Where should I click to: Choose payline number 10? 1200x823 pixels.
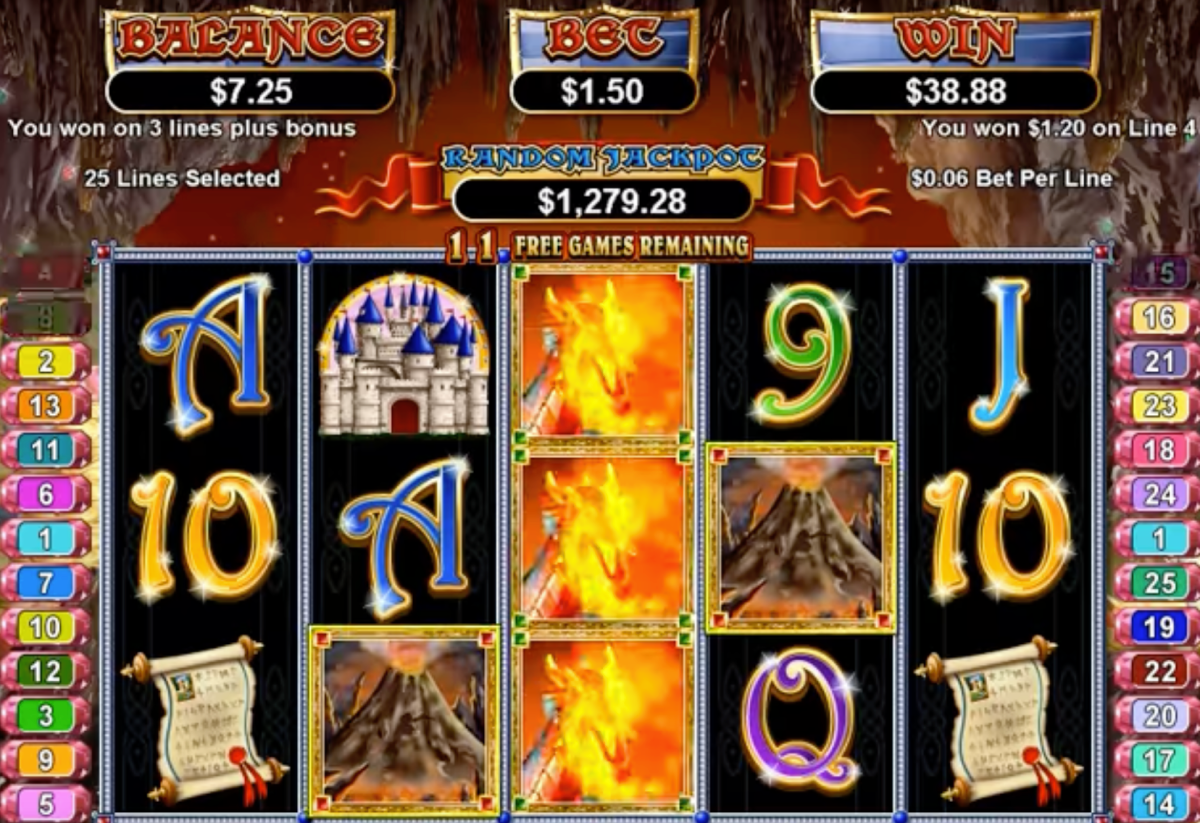(x=46, y=627)
